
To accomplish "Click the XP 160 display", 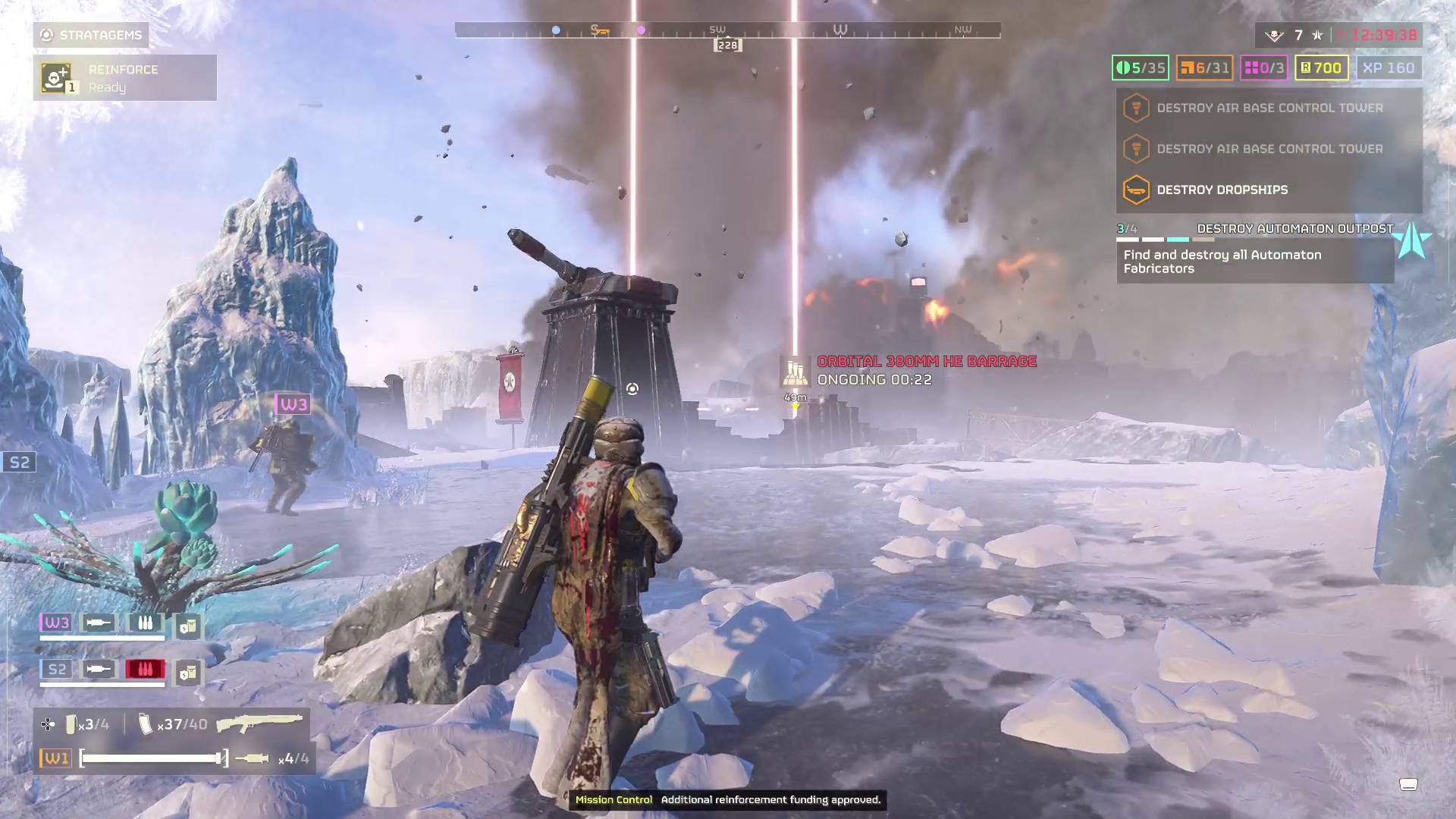I will [1388, 67].
